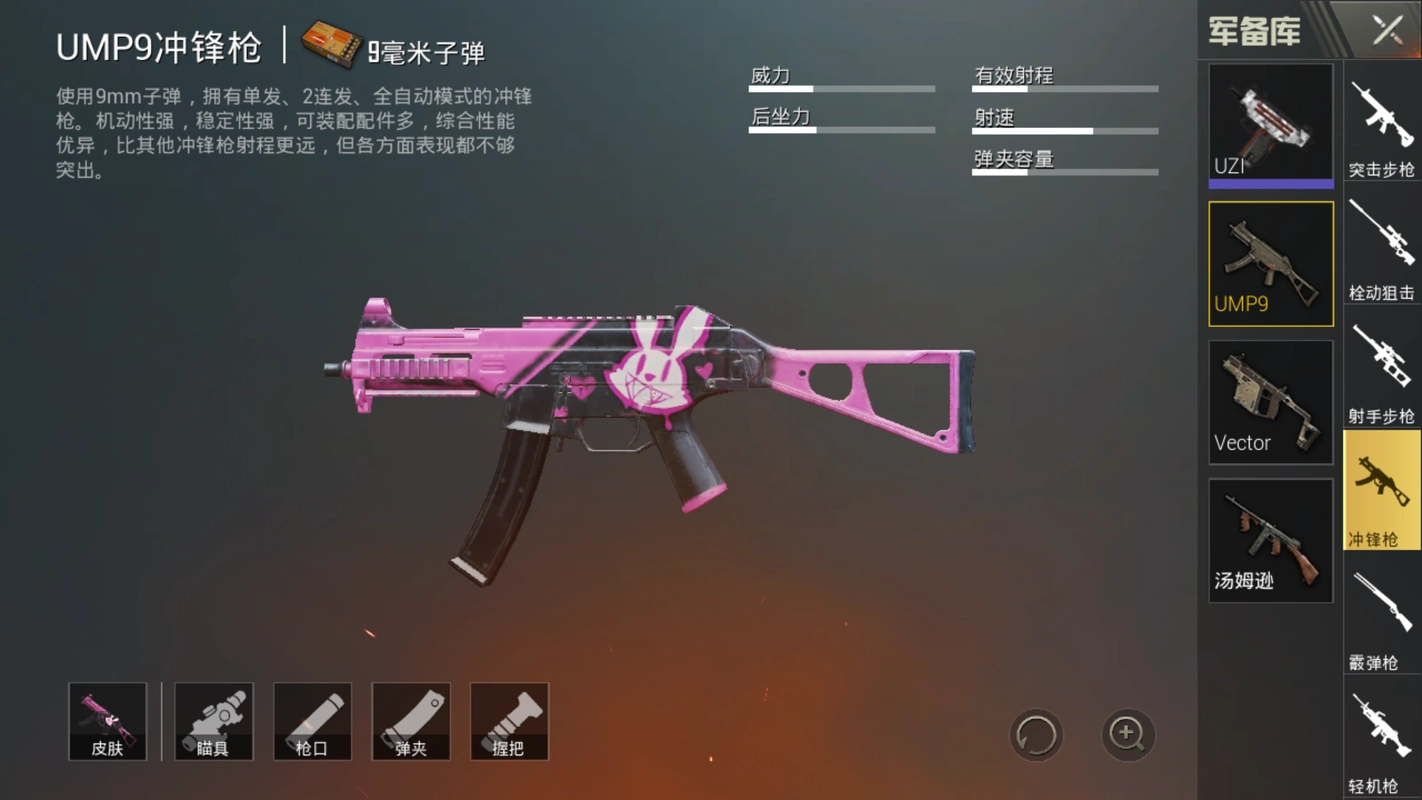Toggle selection of the UMP9 weapon
The width and height of the screenshot is (1422, 800).
(1270, 263)
